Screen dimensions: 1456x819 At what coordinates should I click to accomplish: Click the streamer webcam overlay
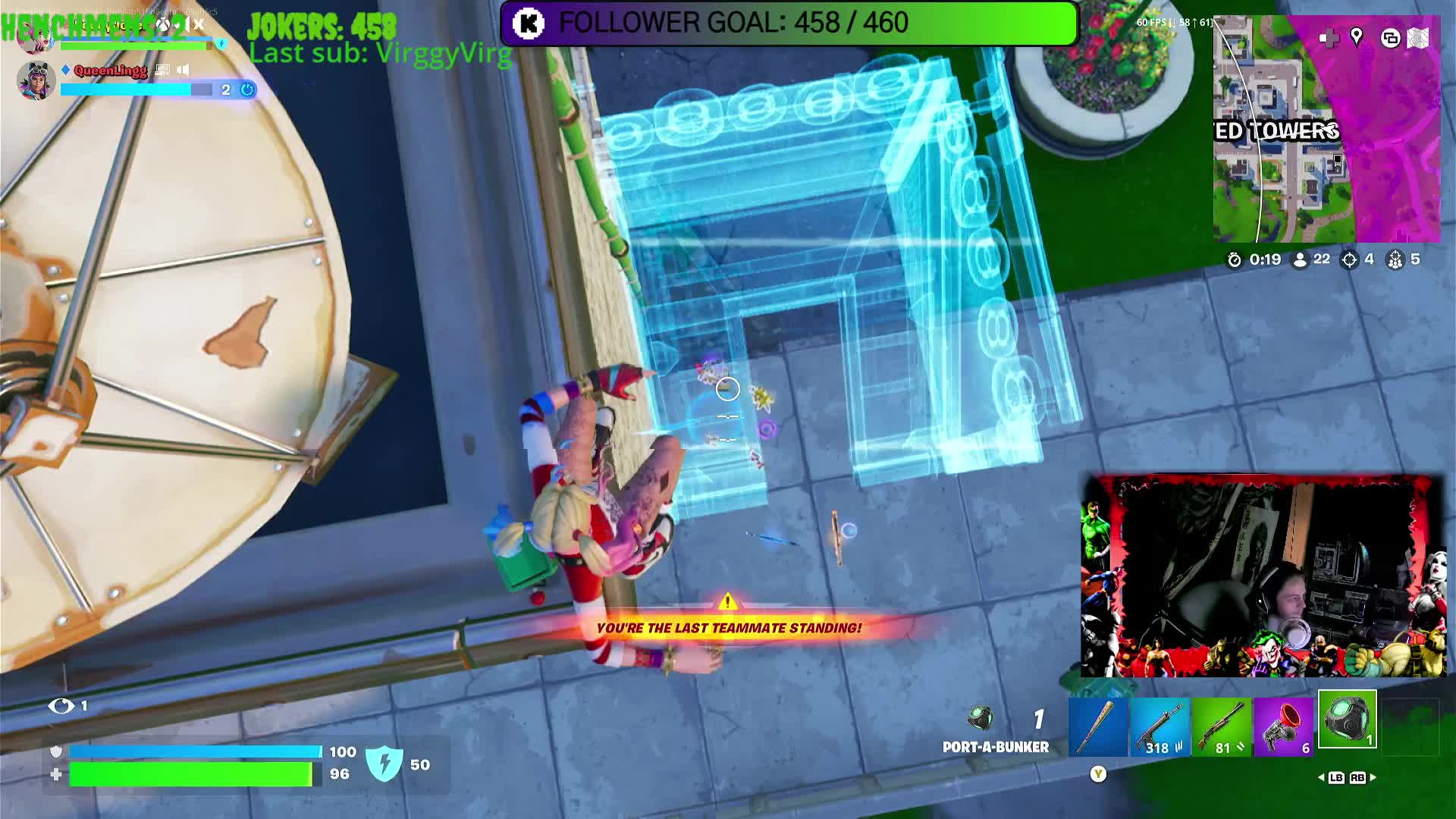point(1263,576)
